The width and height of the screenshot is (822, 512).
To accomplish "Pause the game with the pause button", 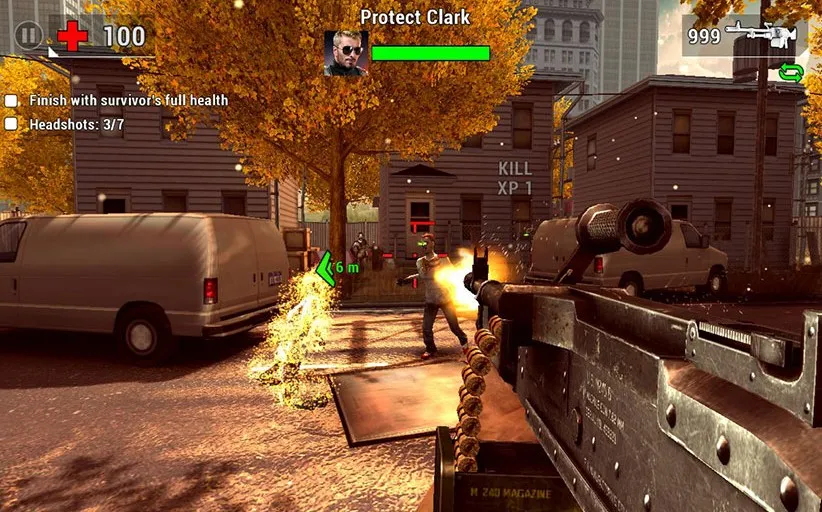I will click(x=29, y=36).
